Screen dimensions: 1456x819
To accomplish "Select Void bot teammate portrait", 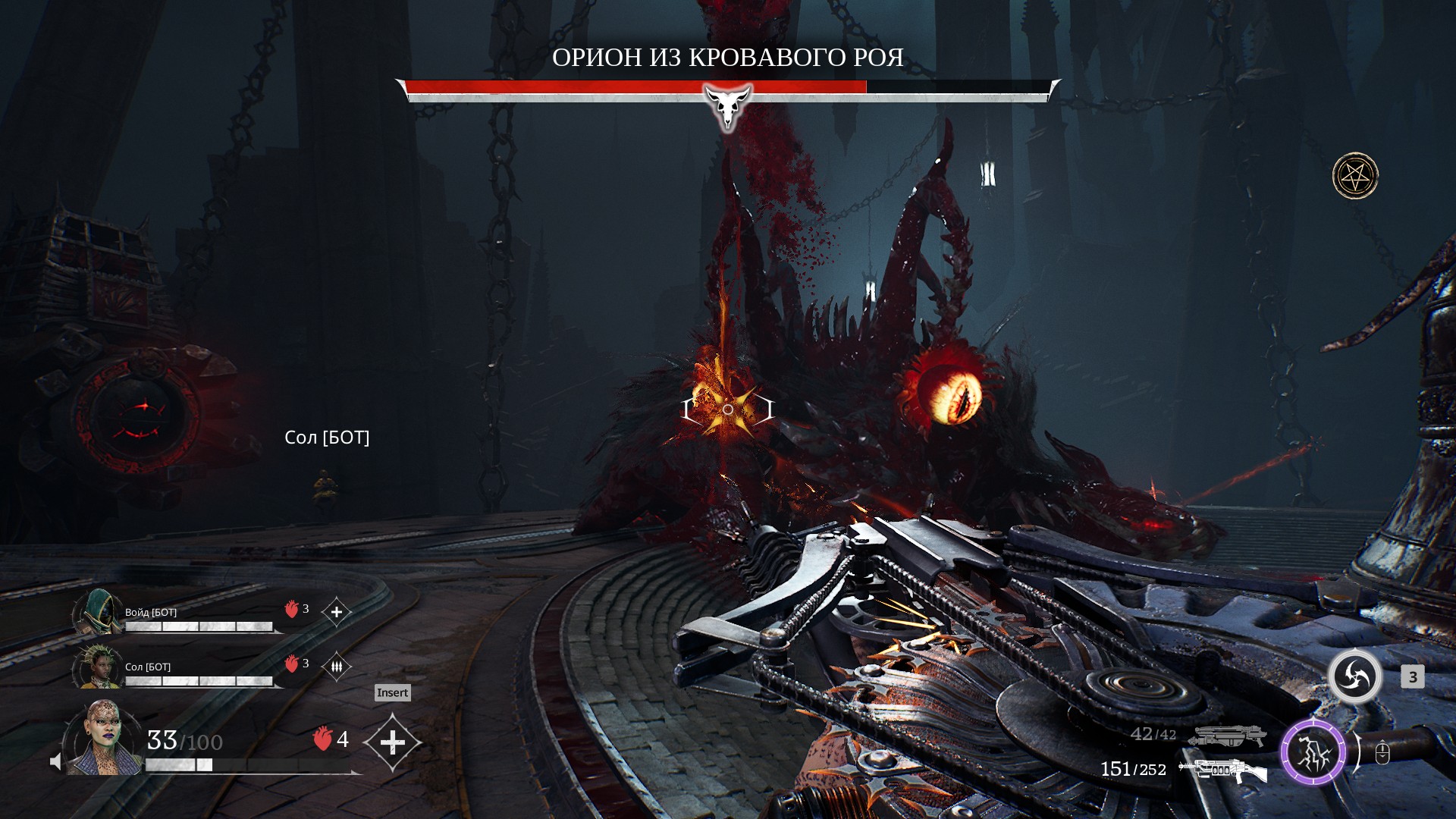I will (99, 612).
